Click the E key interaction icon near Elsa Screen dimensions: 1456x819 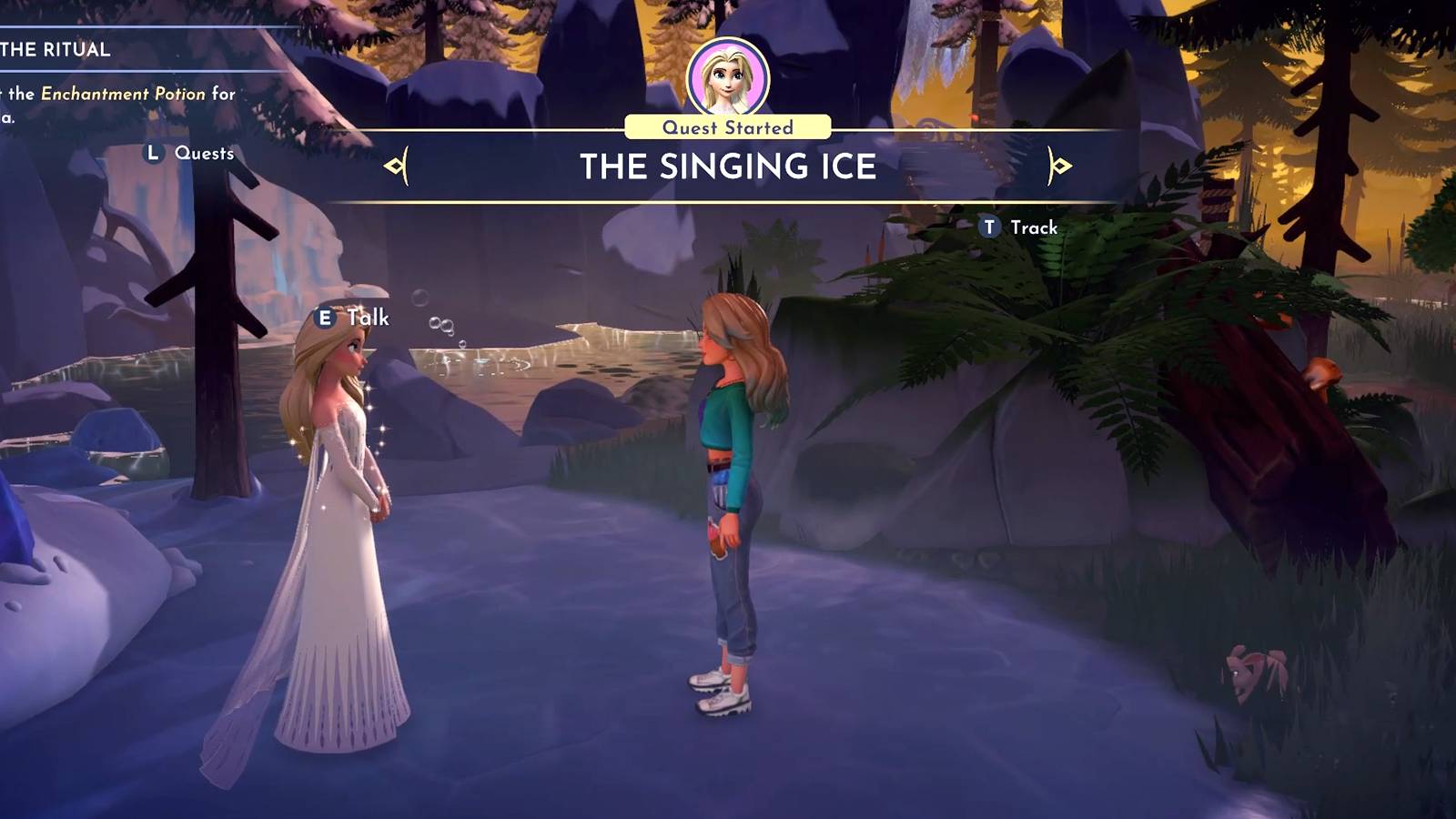click(x=327, y=318)
